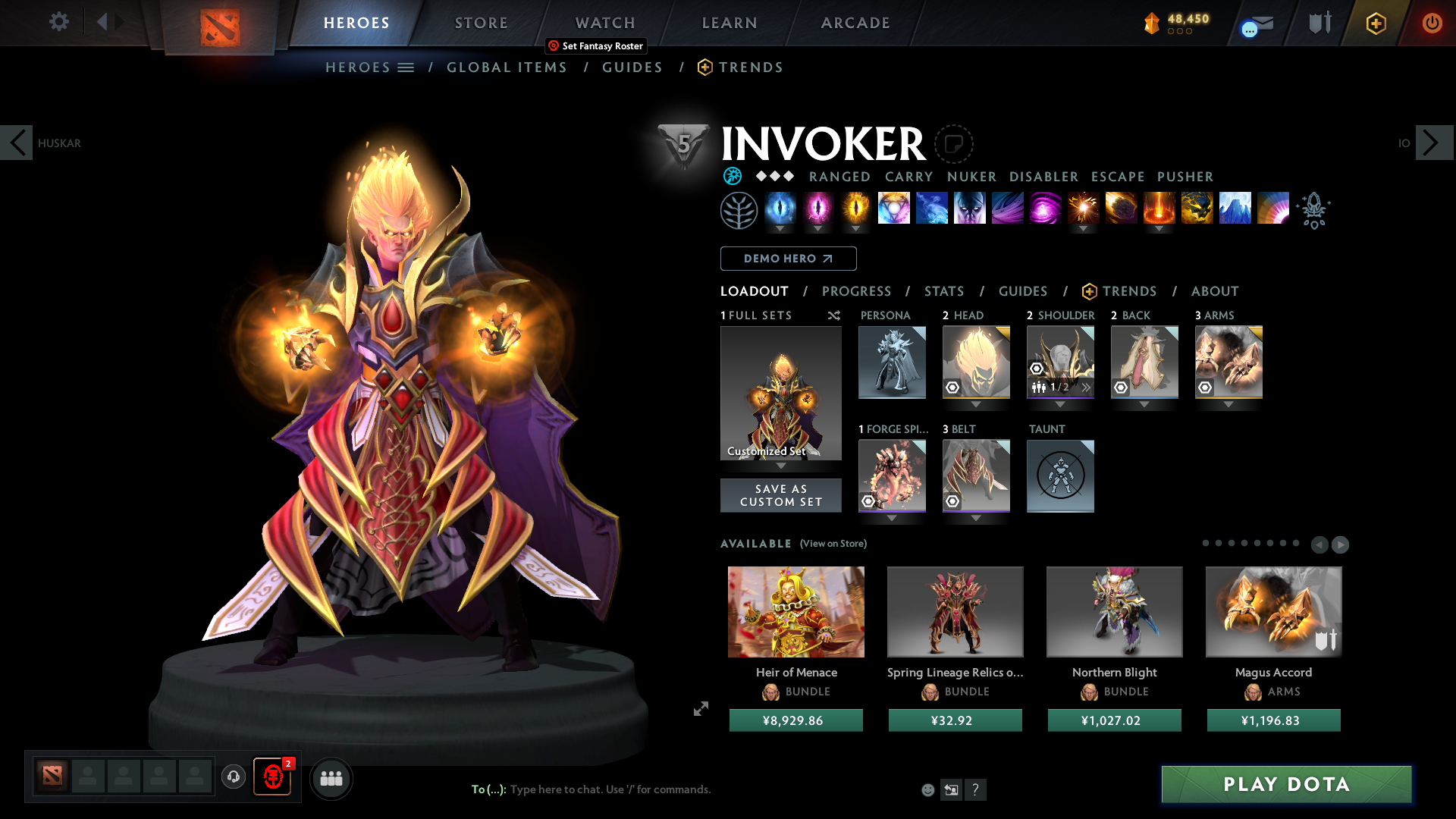Choose the Head cosmetic slot
This screenshot has width=1456, height=819.
(x=976, y=362)
